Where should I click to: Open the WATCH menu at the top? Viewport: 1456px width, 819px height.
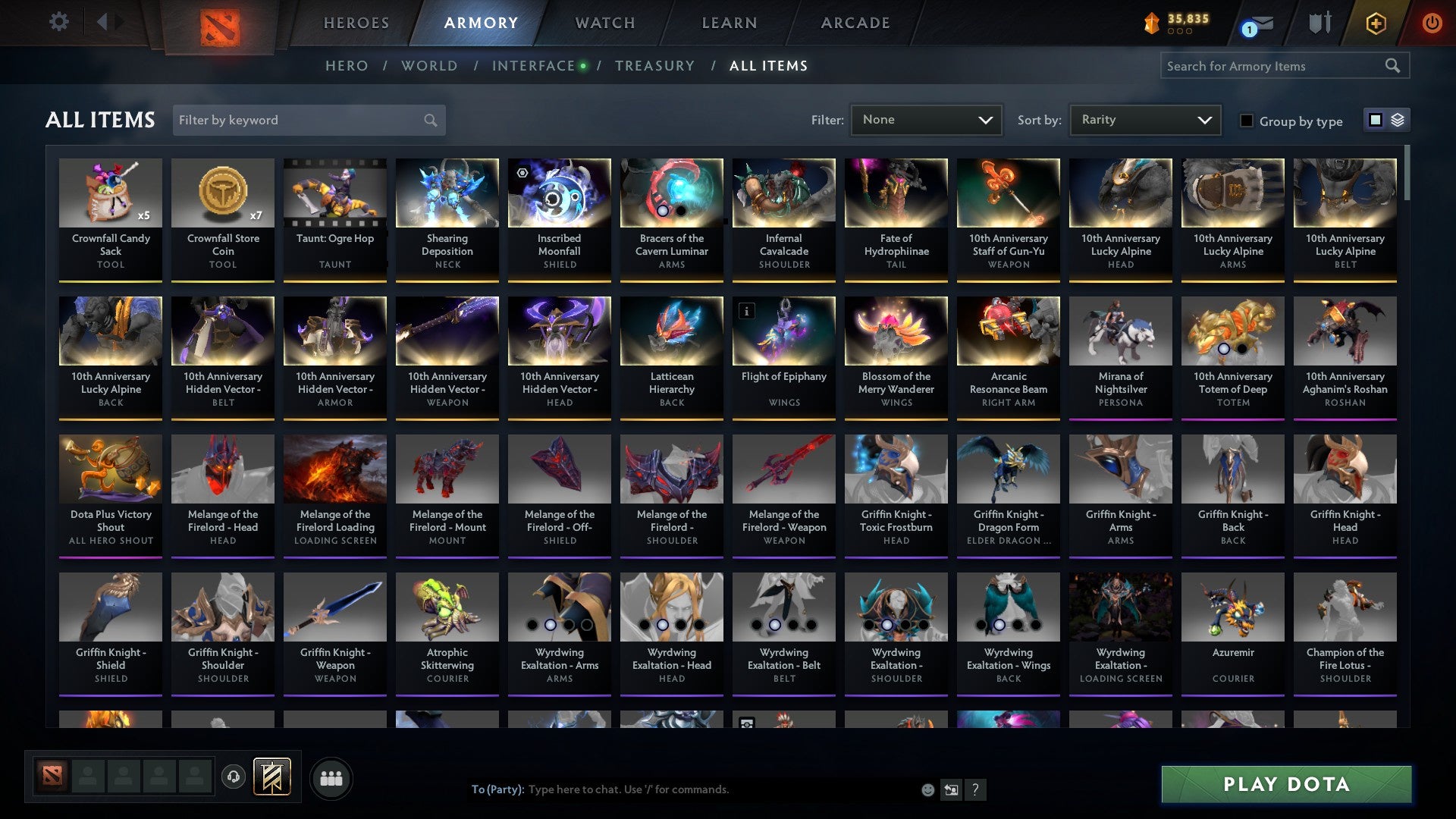pos(604,23)
